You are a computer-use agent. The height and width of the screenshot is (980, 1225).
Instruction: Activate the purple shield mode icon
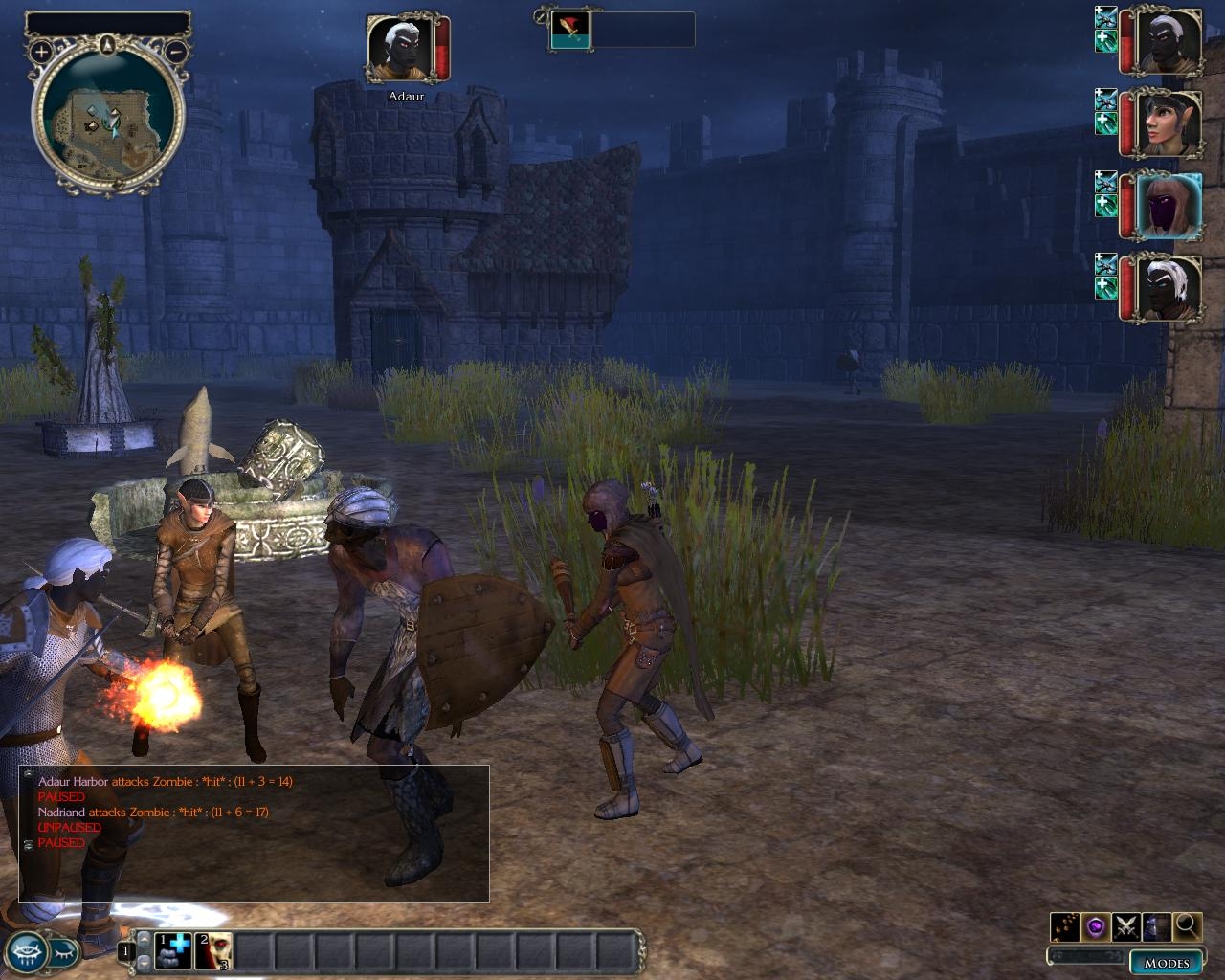[x=1095, y=926]
